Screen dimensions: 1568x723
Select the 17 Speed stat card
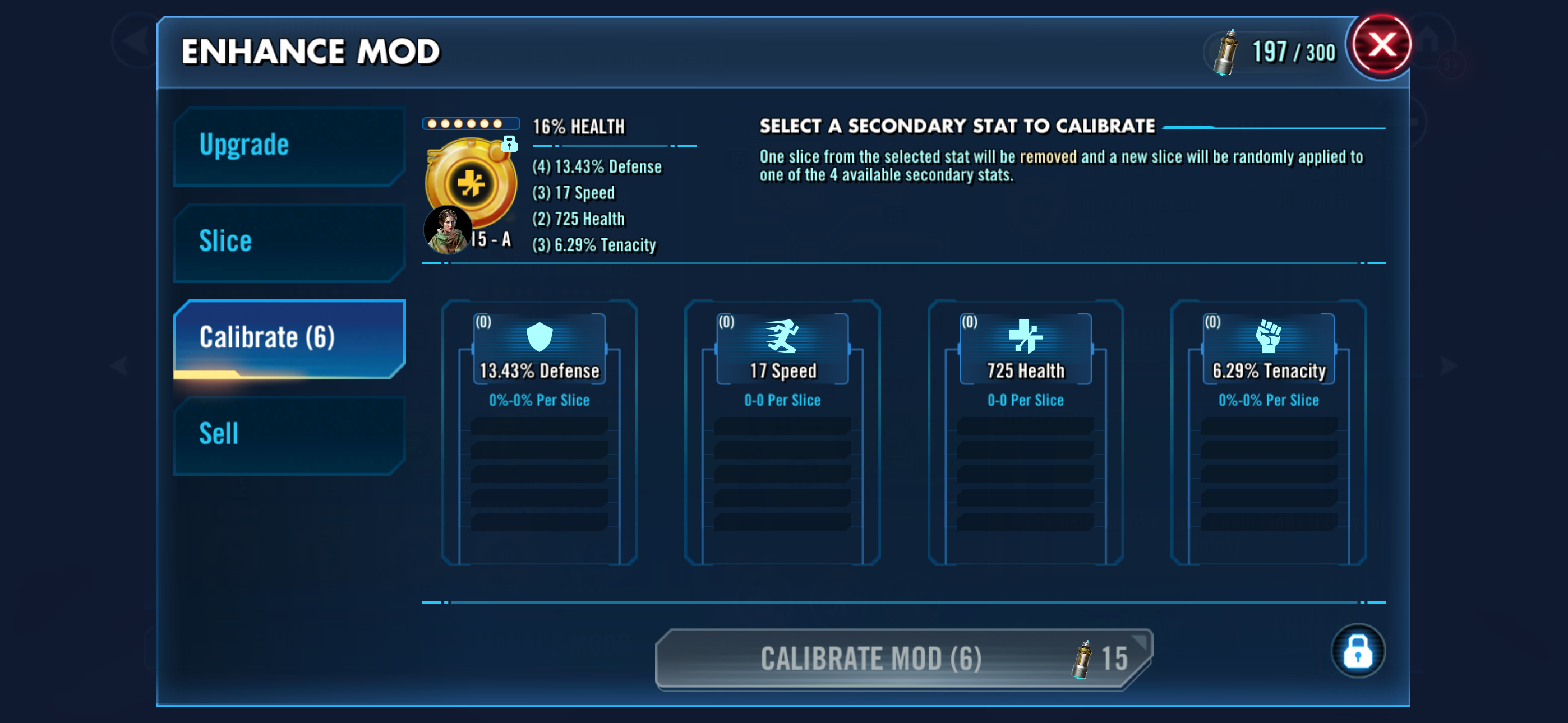(782, 432)
